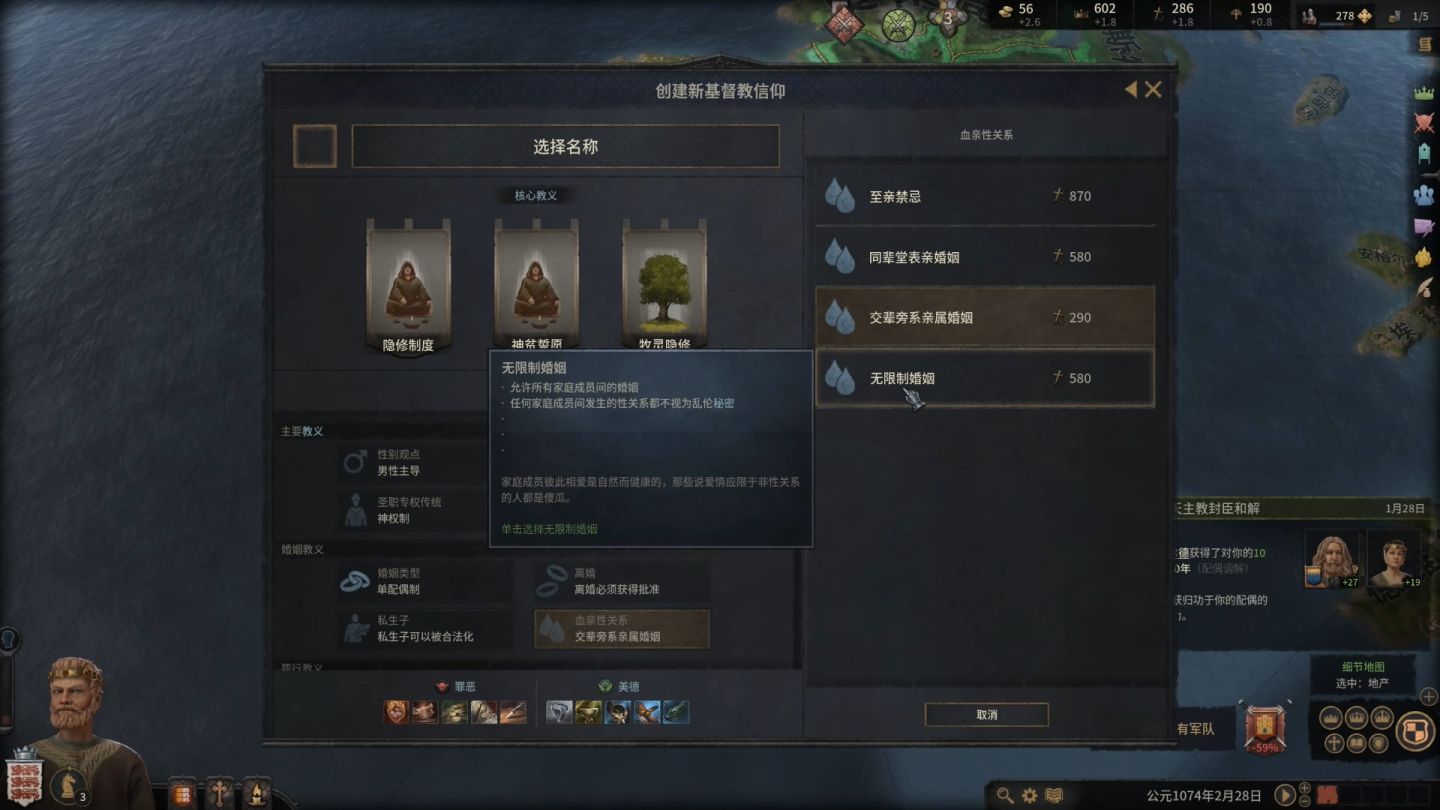Click the 选择名称 faith name field

coord(565,146)
